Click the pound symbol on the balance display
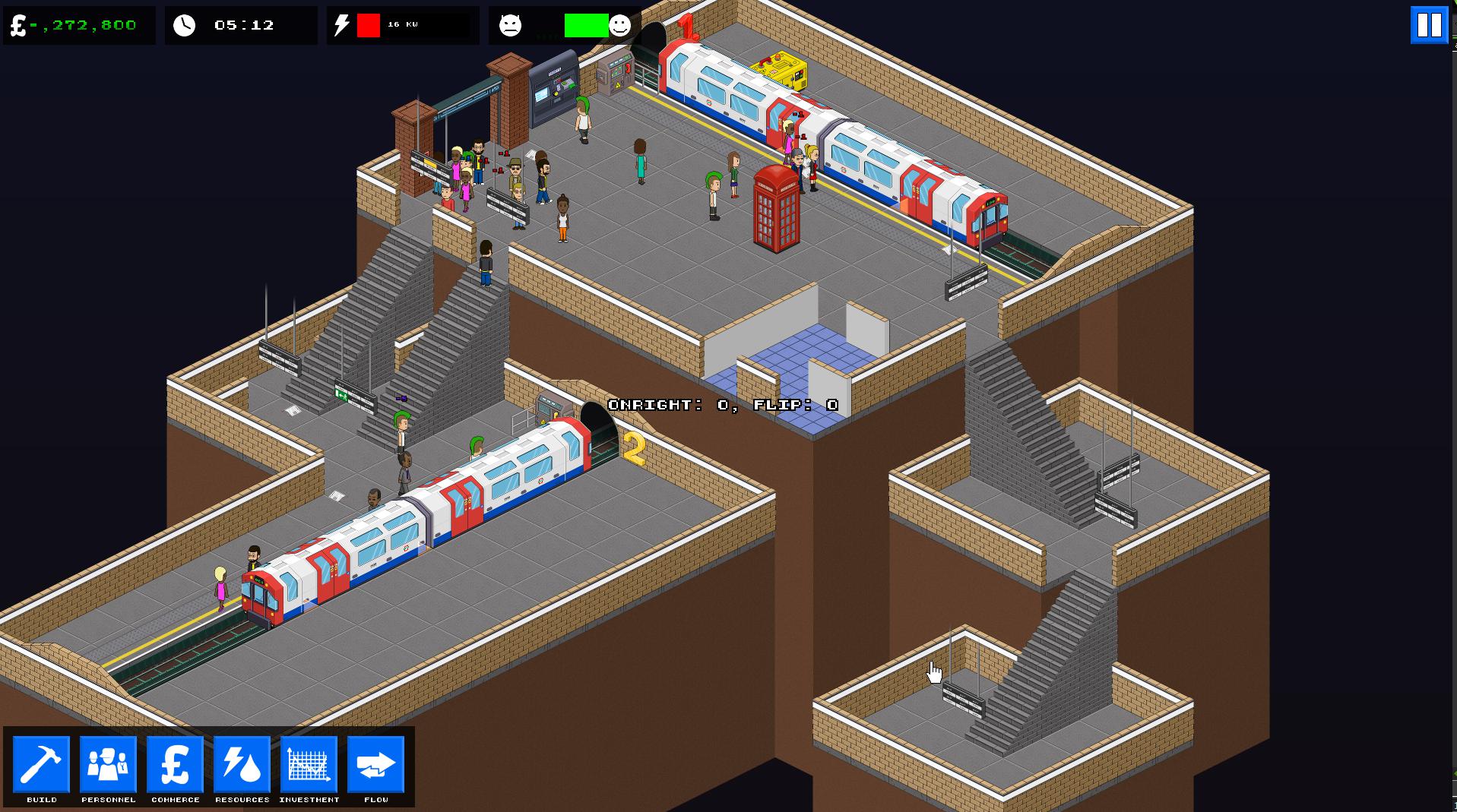Viewport: 1457px width, 812px height. [x=17, y=24]
